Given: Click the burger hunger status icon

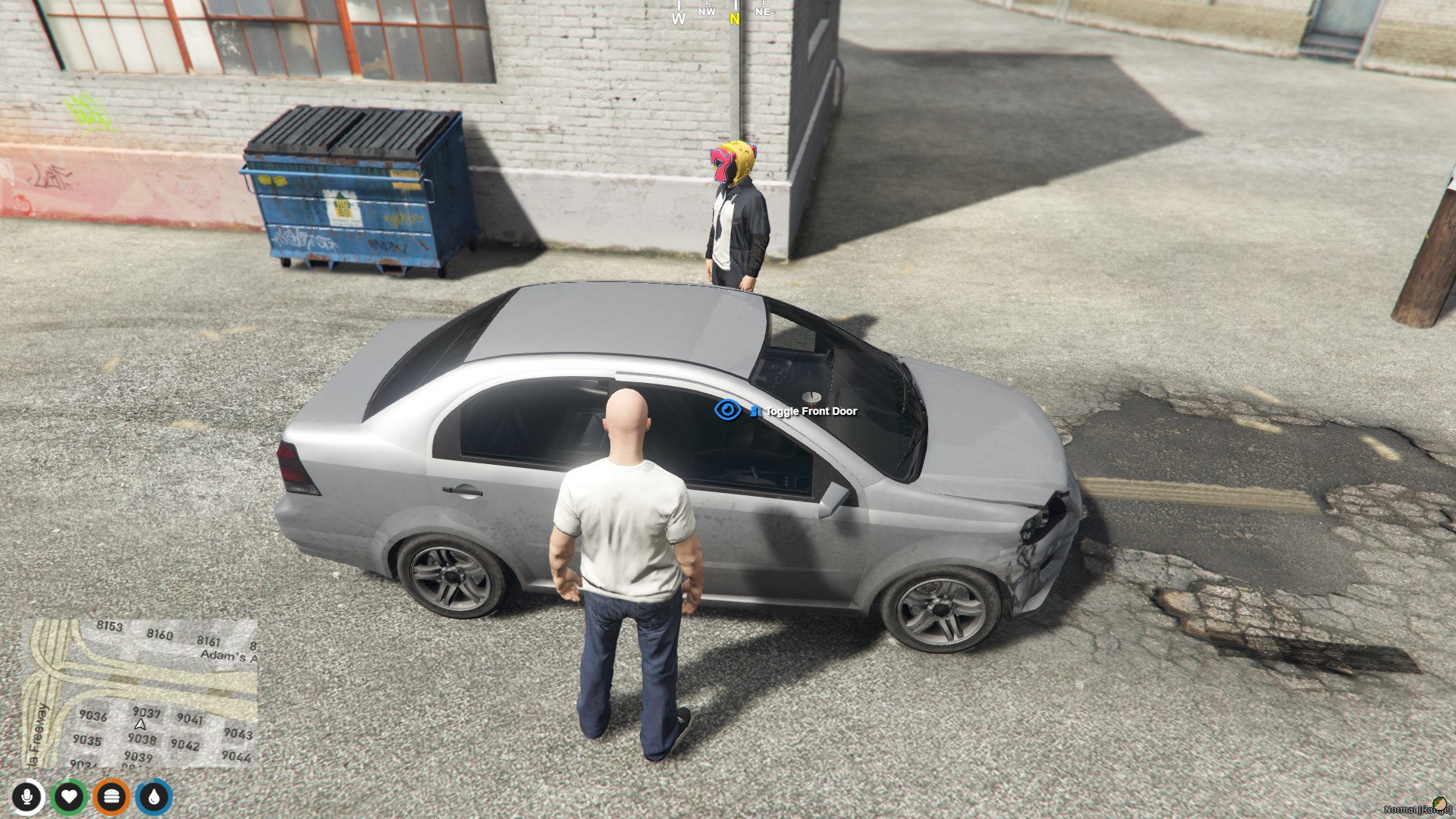Looking at the screenshot, I should click(x=111, y=797).
